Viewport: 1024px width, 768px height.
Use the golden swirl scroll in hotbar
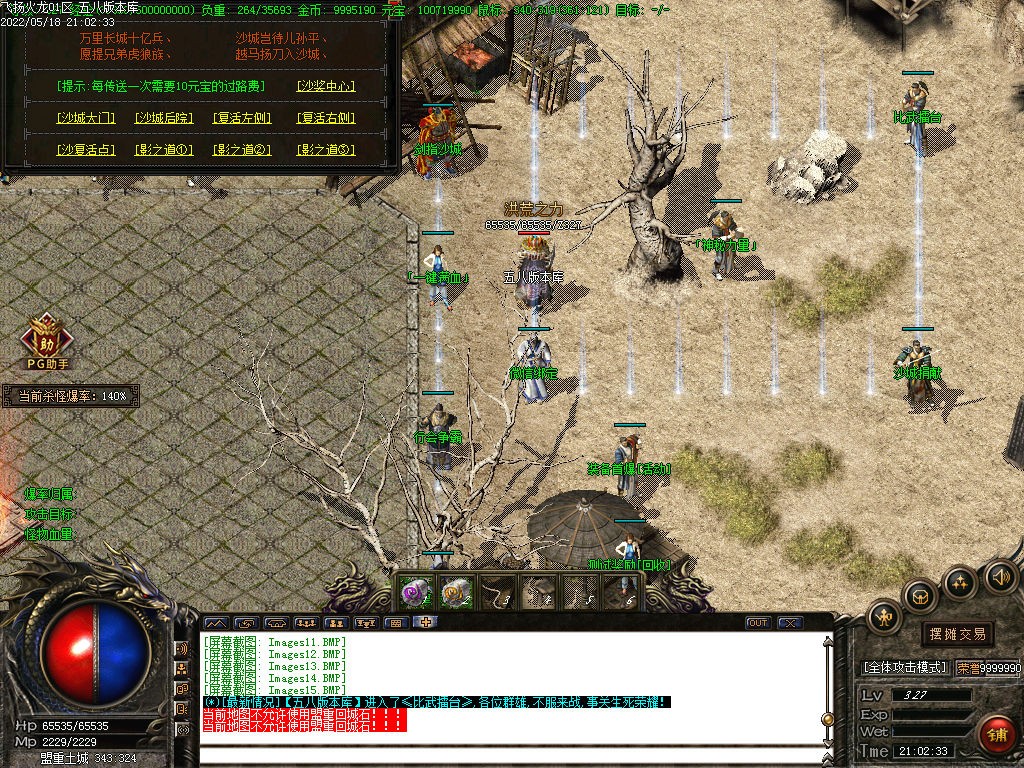coord(456,592)
